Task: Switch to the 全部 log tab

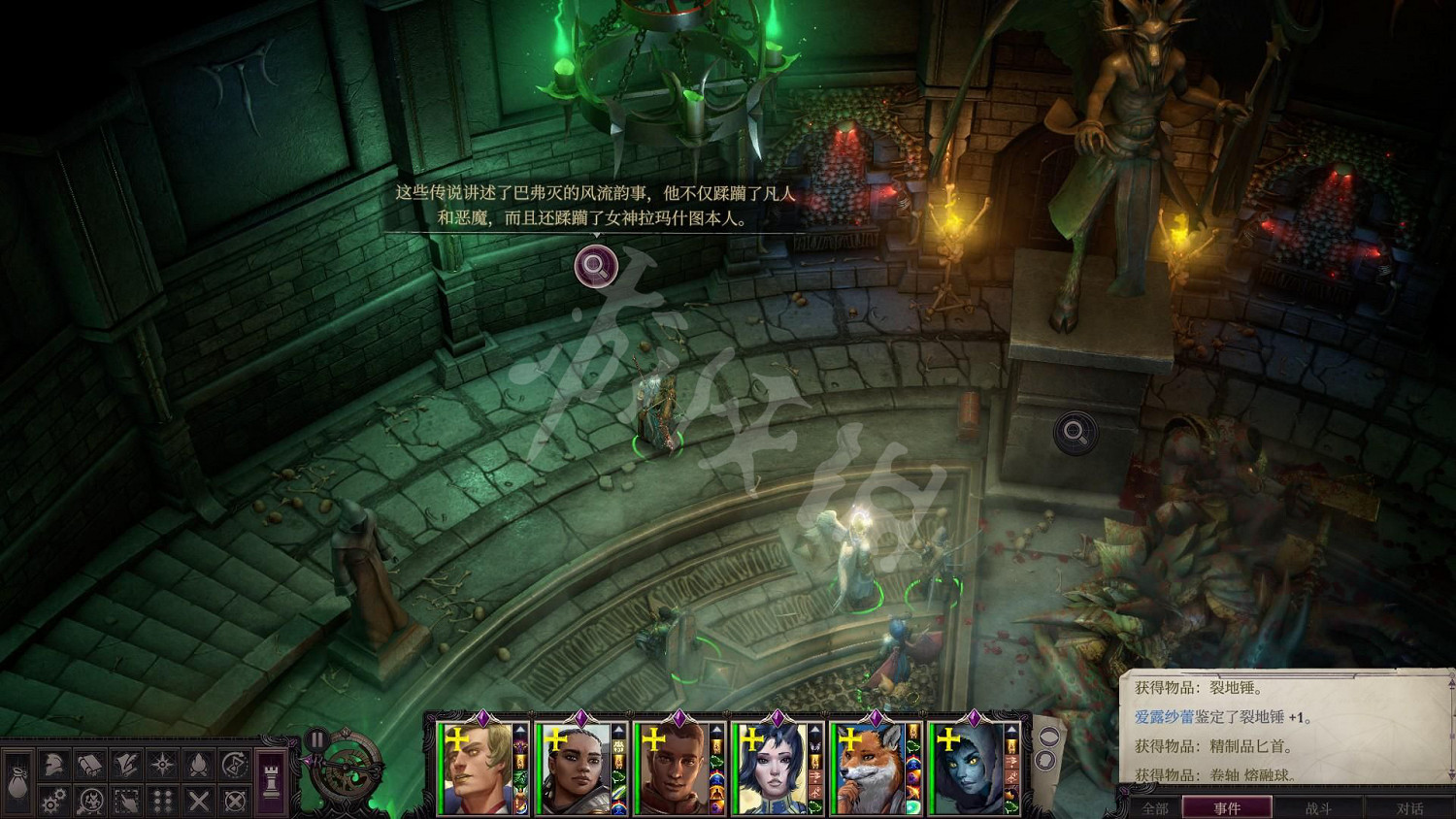Action: point(1155,808)
